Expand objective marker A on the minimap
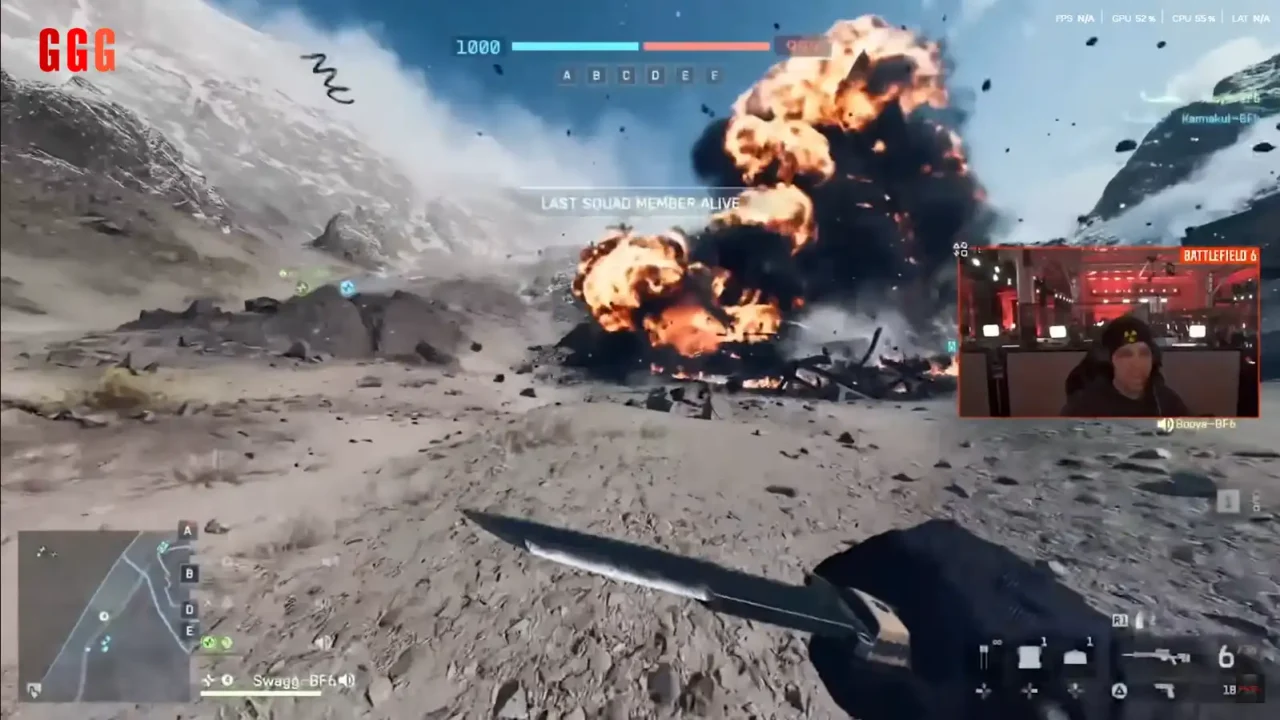Viewport: 1280px width, 720px height. (x=187, y=531)
